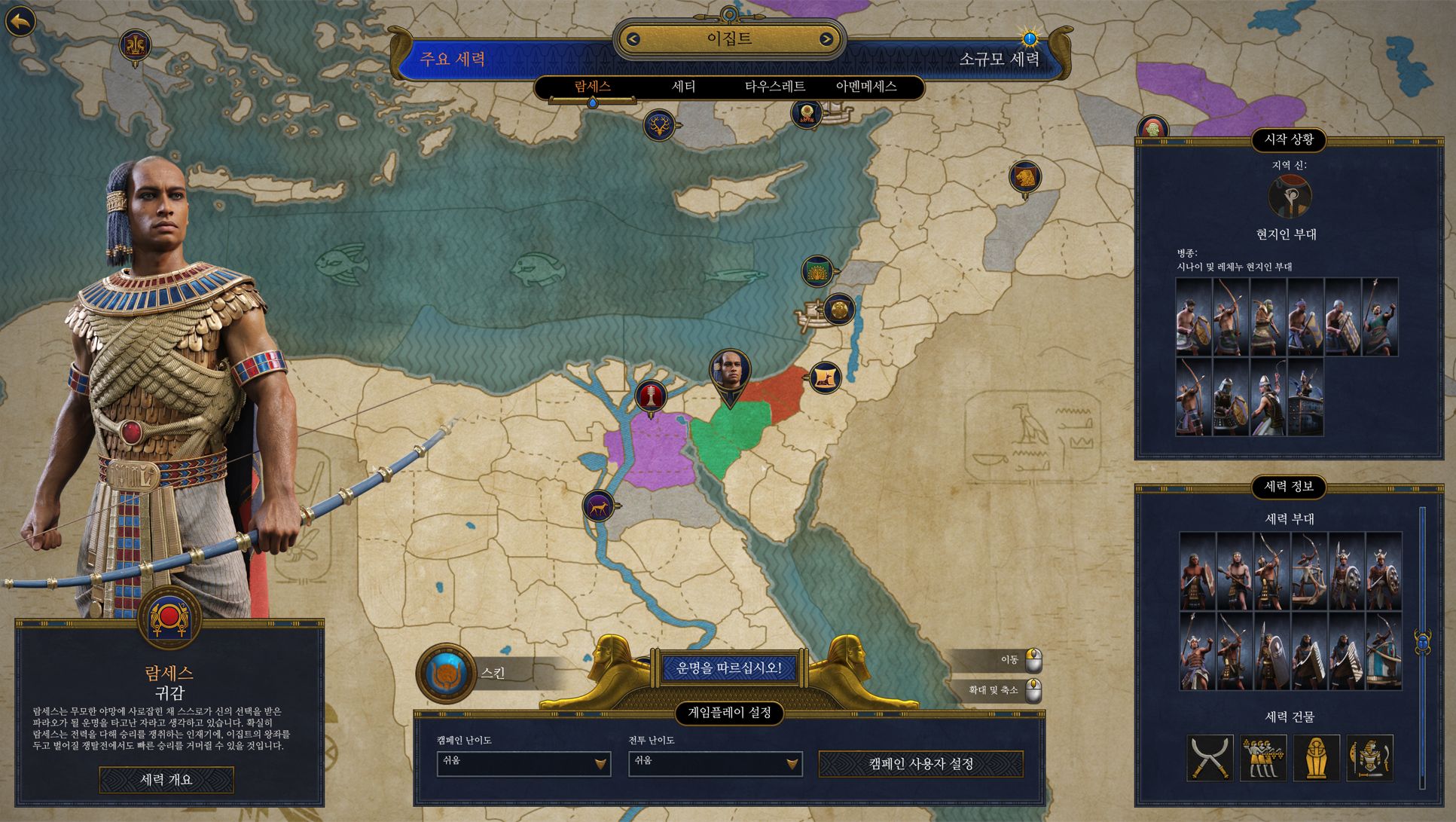The width and height of the screenshot is (1456, 822).
Task: Open the 소규모 세력 tab
Action: coord(999,60)
